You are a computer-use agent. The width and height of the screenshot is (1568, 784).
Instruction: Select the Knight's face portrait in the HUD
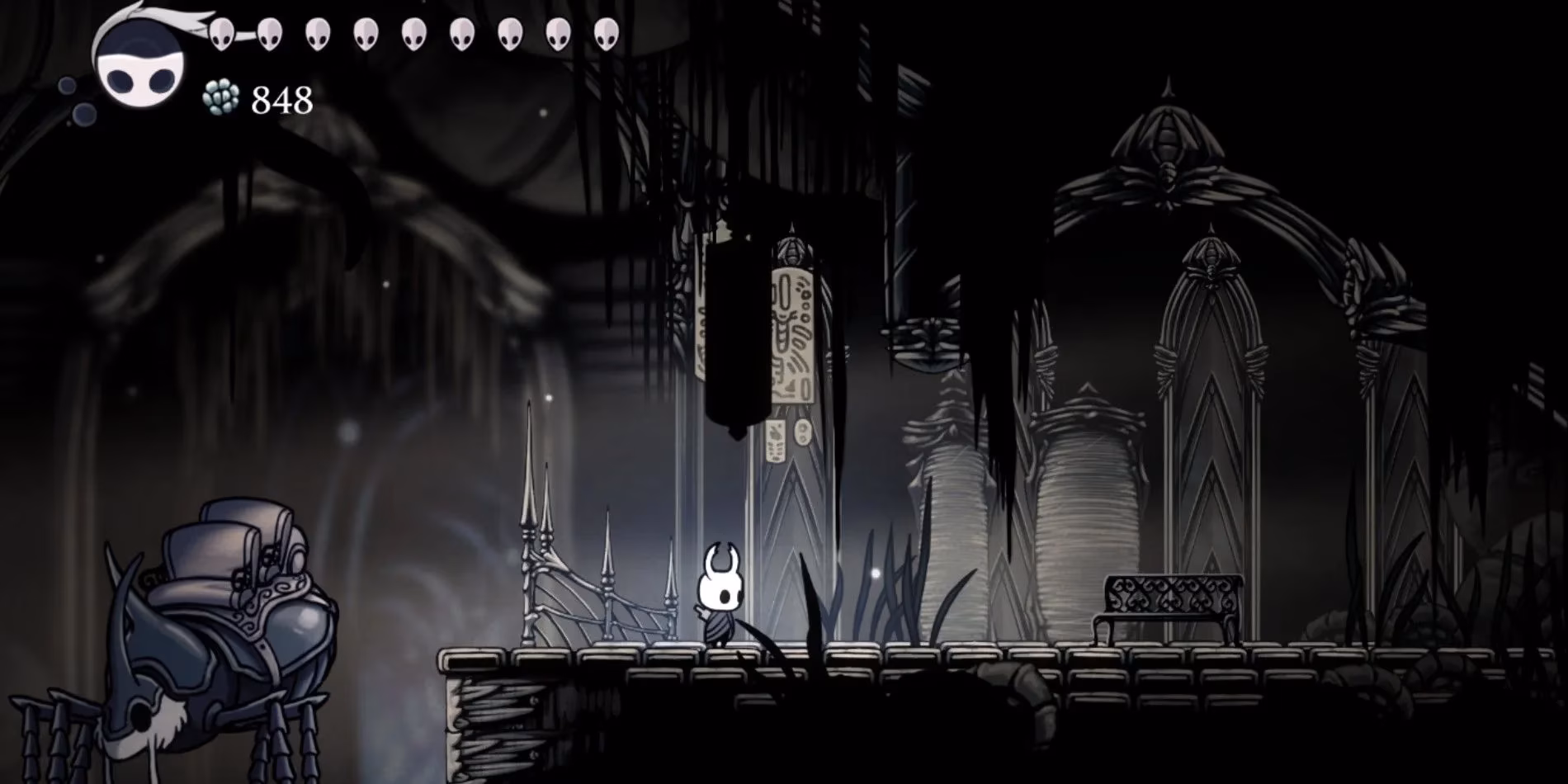tap(136, 62)
